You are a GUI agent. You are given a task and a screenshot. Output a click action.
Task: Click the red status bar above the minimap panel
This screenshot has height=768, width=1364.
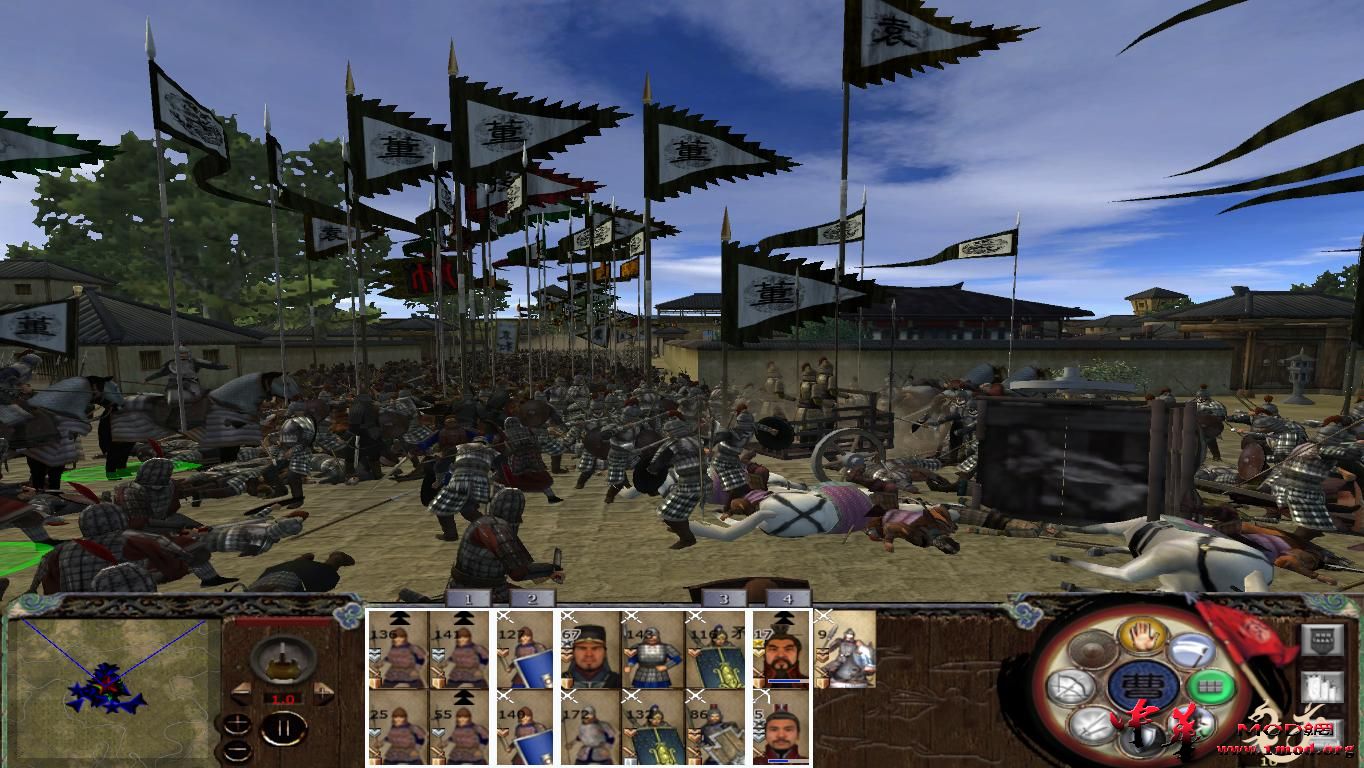click(x=281, y=622)
